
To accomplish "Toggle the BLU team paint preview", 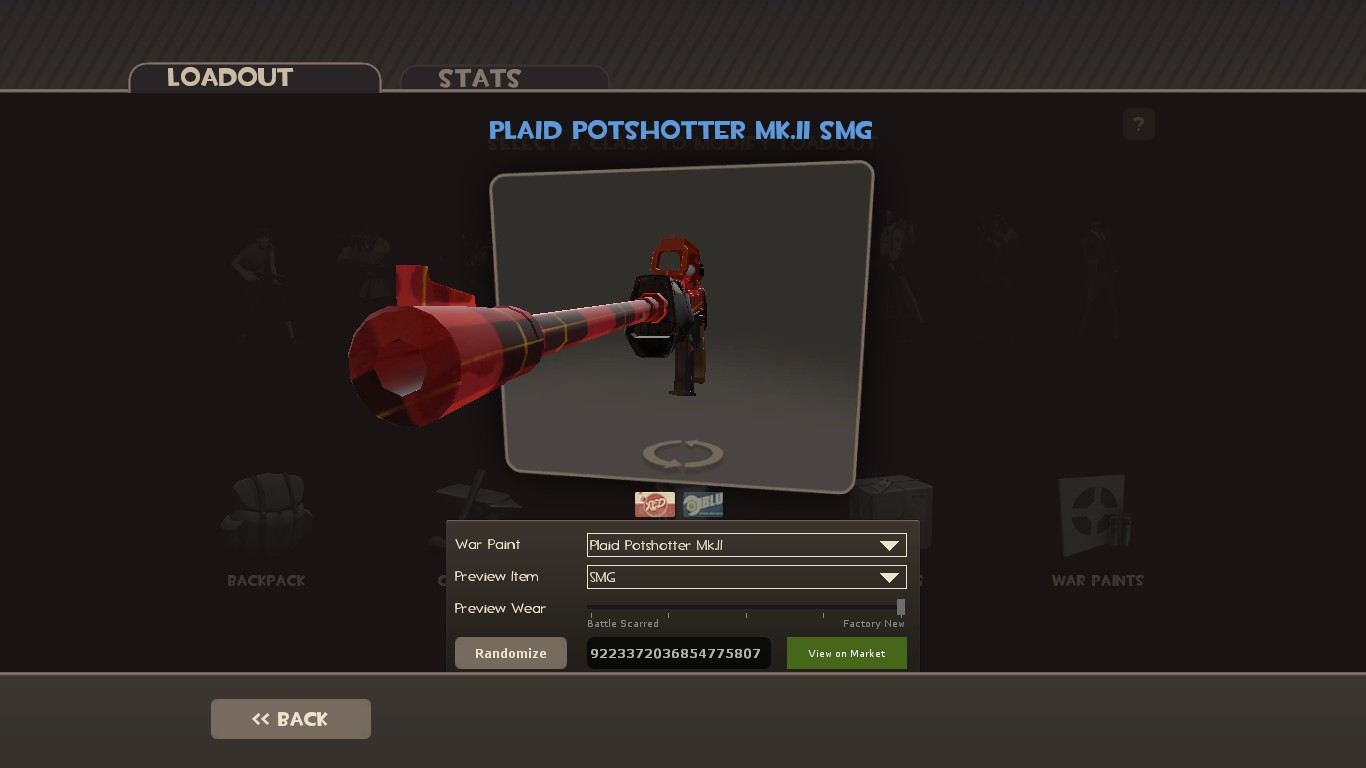I will (702, 504).
